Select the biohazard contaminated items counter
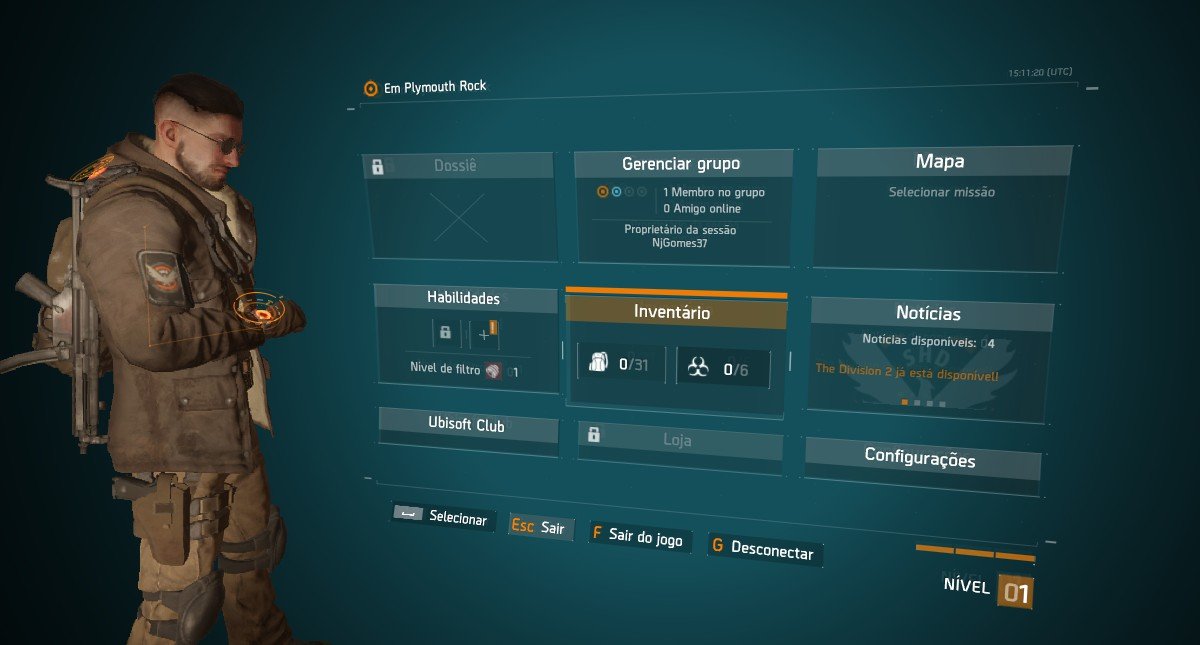The image size is (1200, 645). pos(723,369)
